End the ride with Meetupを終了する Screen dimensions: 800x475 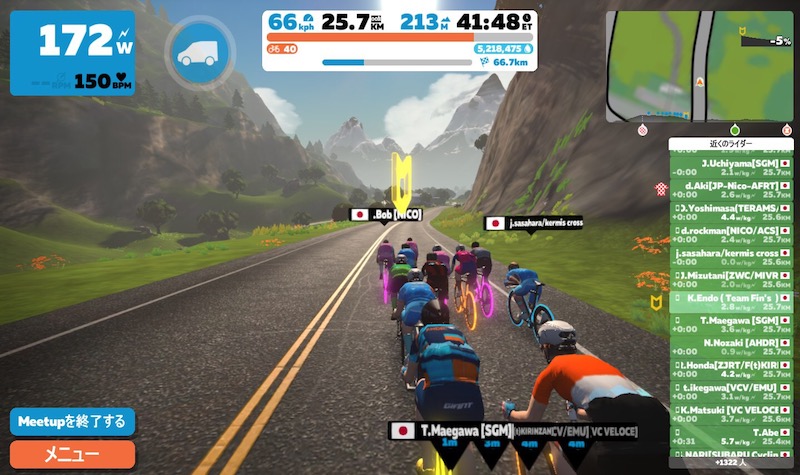(x=72, y=421)
